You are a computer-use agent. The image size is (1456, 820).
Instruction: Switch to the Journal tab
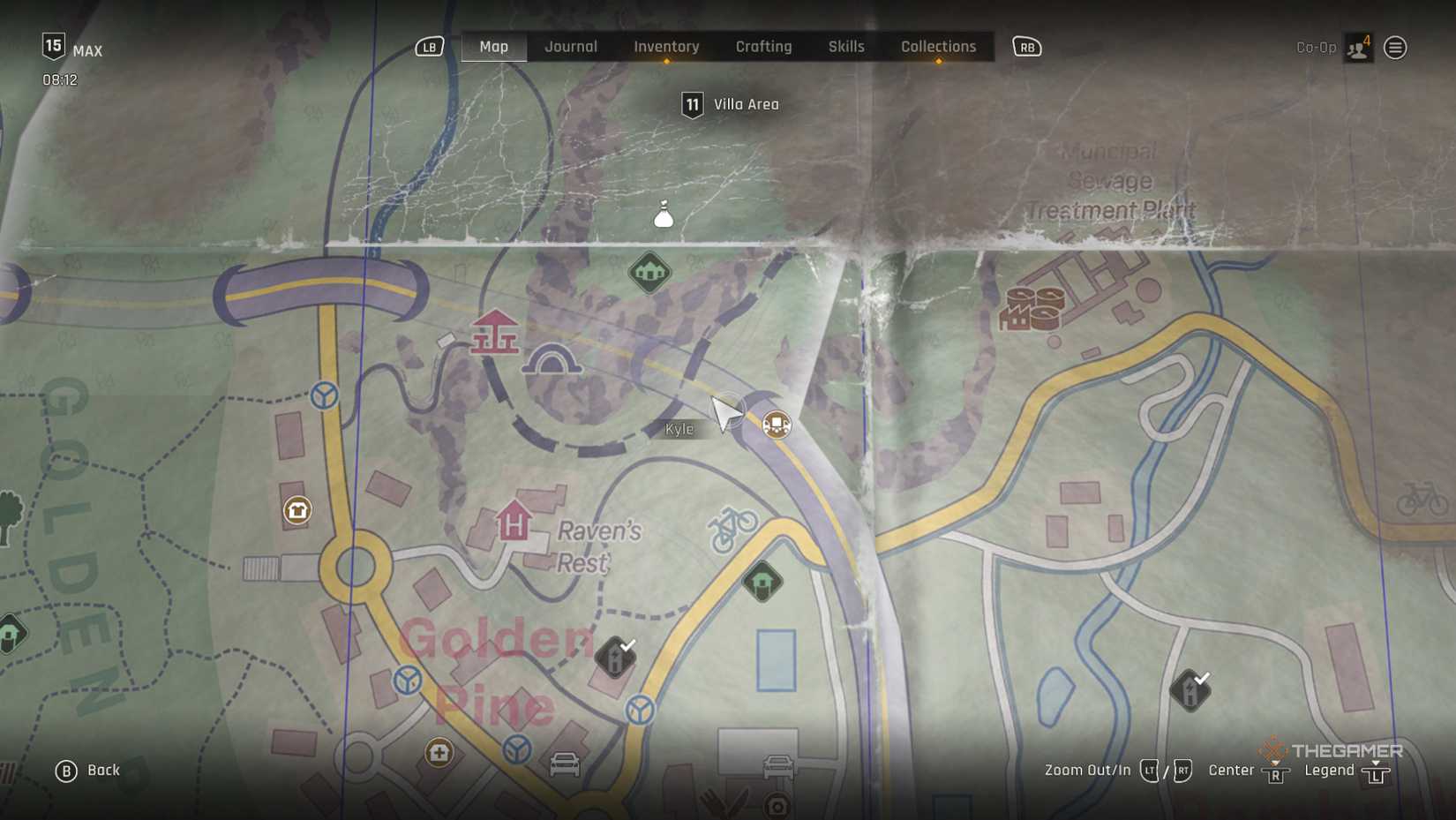(570, 47)
